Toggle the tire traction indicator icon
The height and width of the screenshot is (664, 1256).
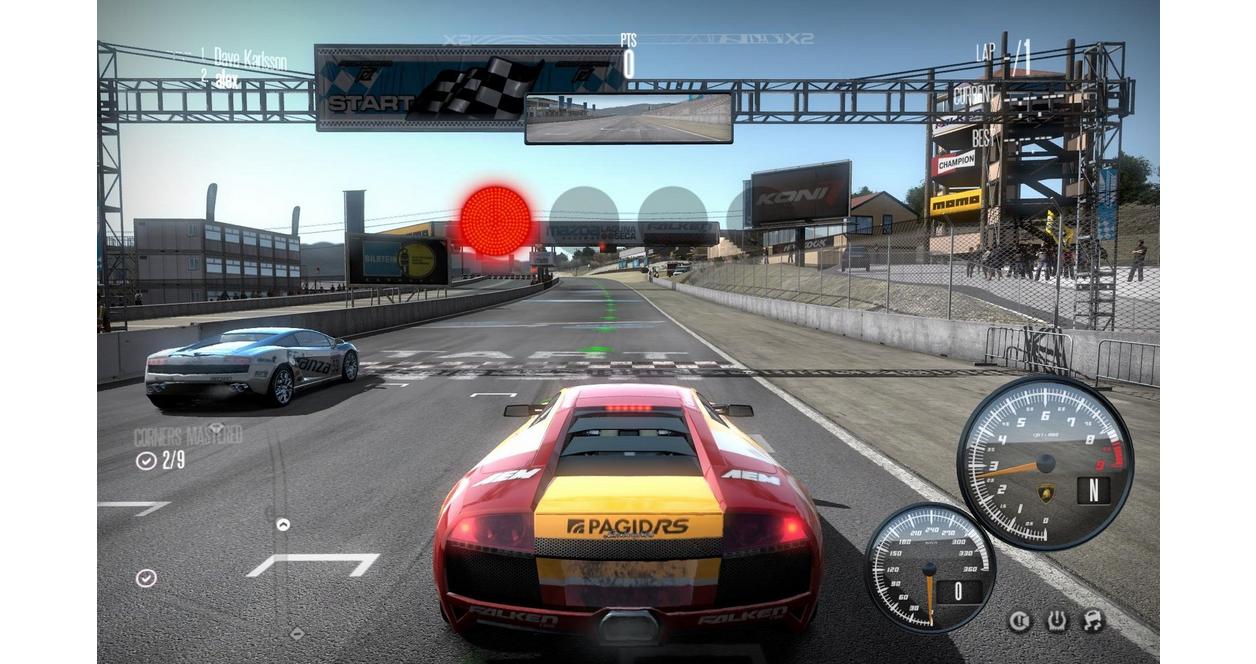click(x=1057, y=621)
